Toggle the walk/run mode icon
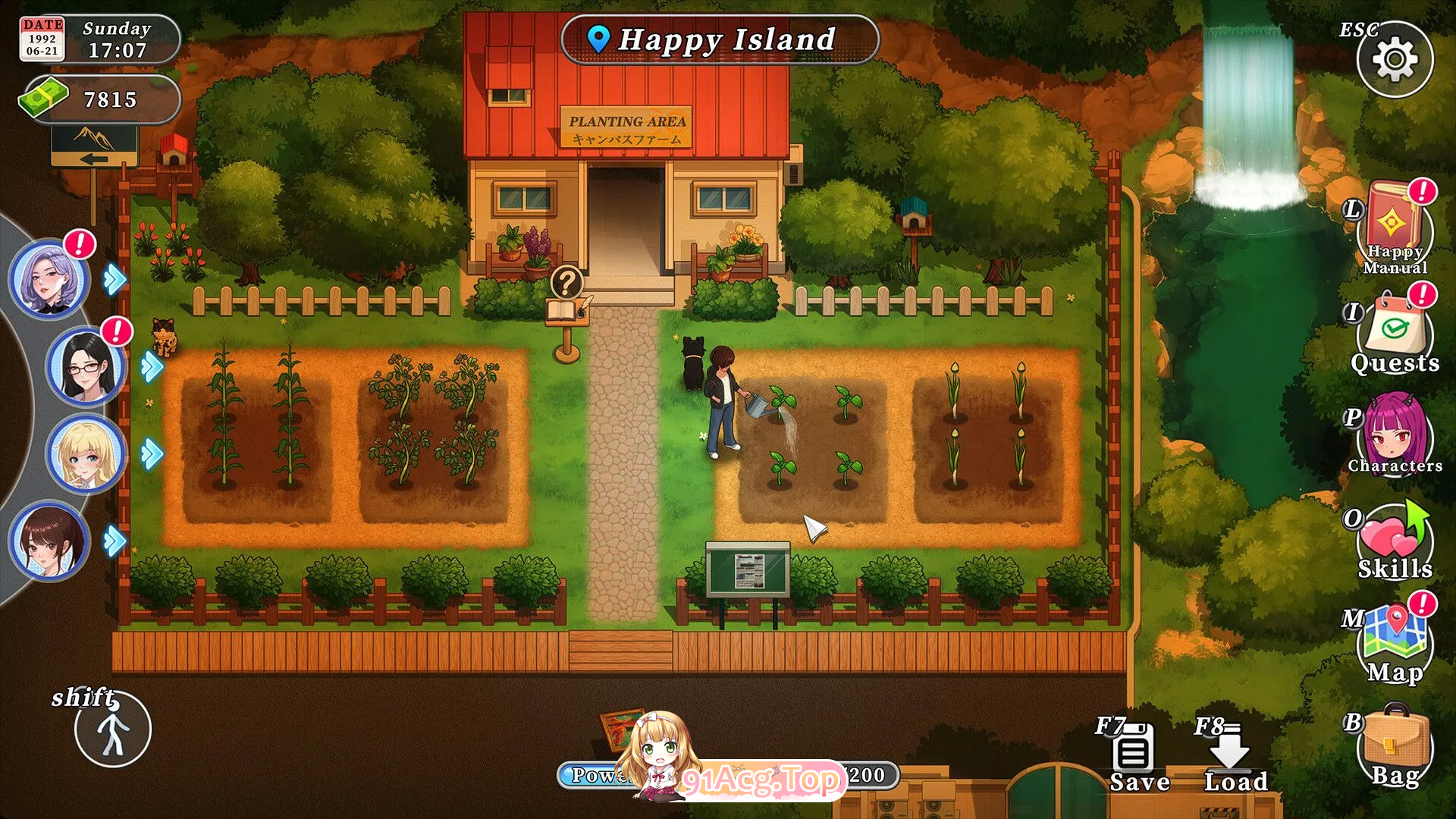This screenshot has width=1456, height=819. pyautogui.click(x=113, y=730)
